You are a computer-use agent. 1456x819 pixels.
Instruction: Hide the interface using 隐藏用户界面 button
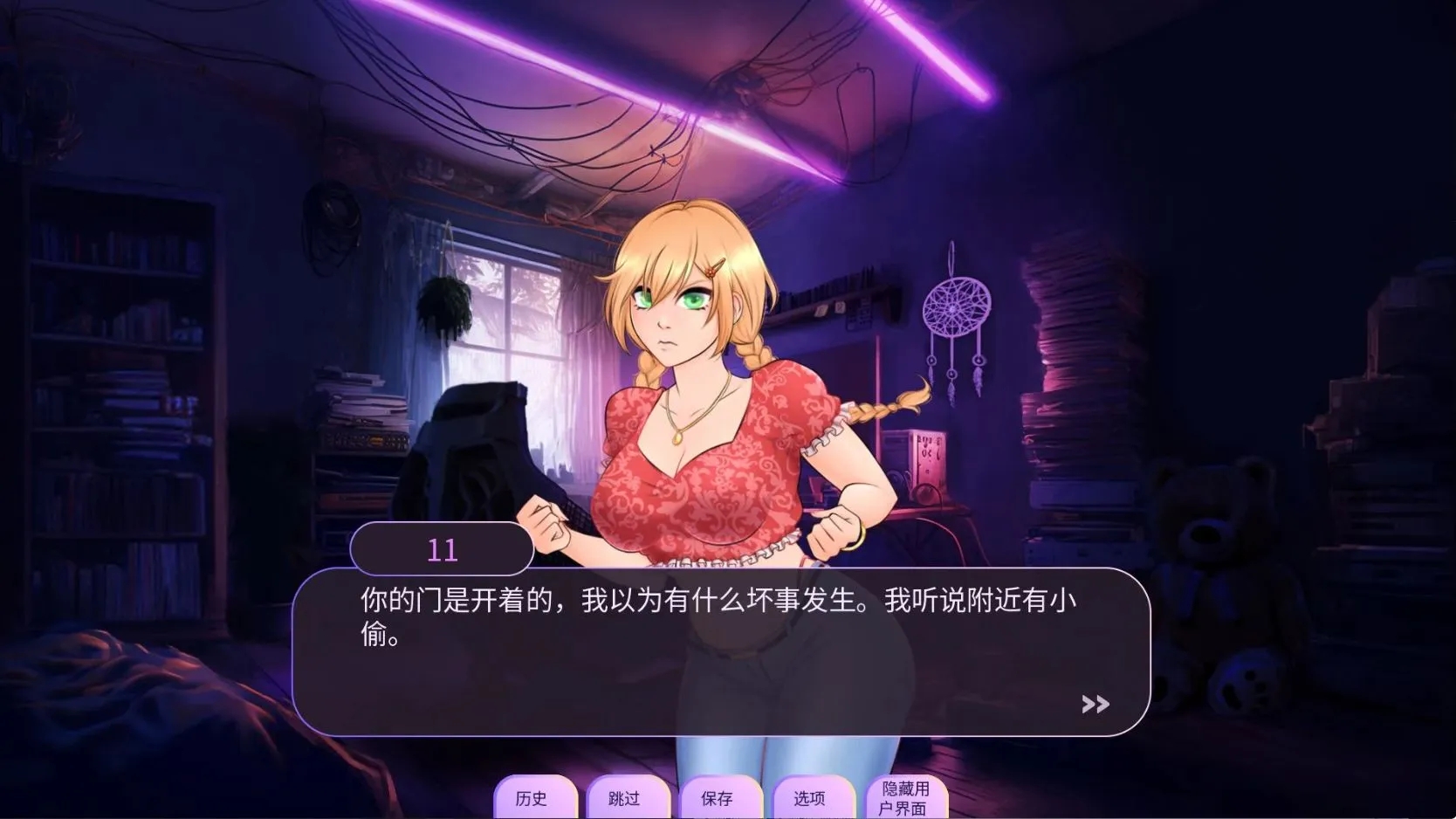point(906,797)
